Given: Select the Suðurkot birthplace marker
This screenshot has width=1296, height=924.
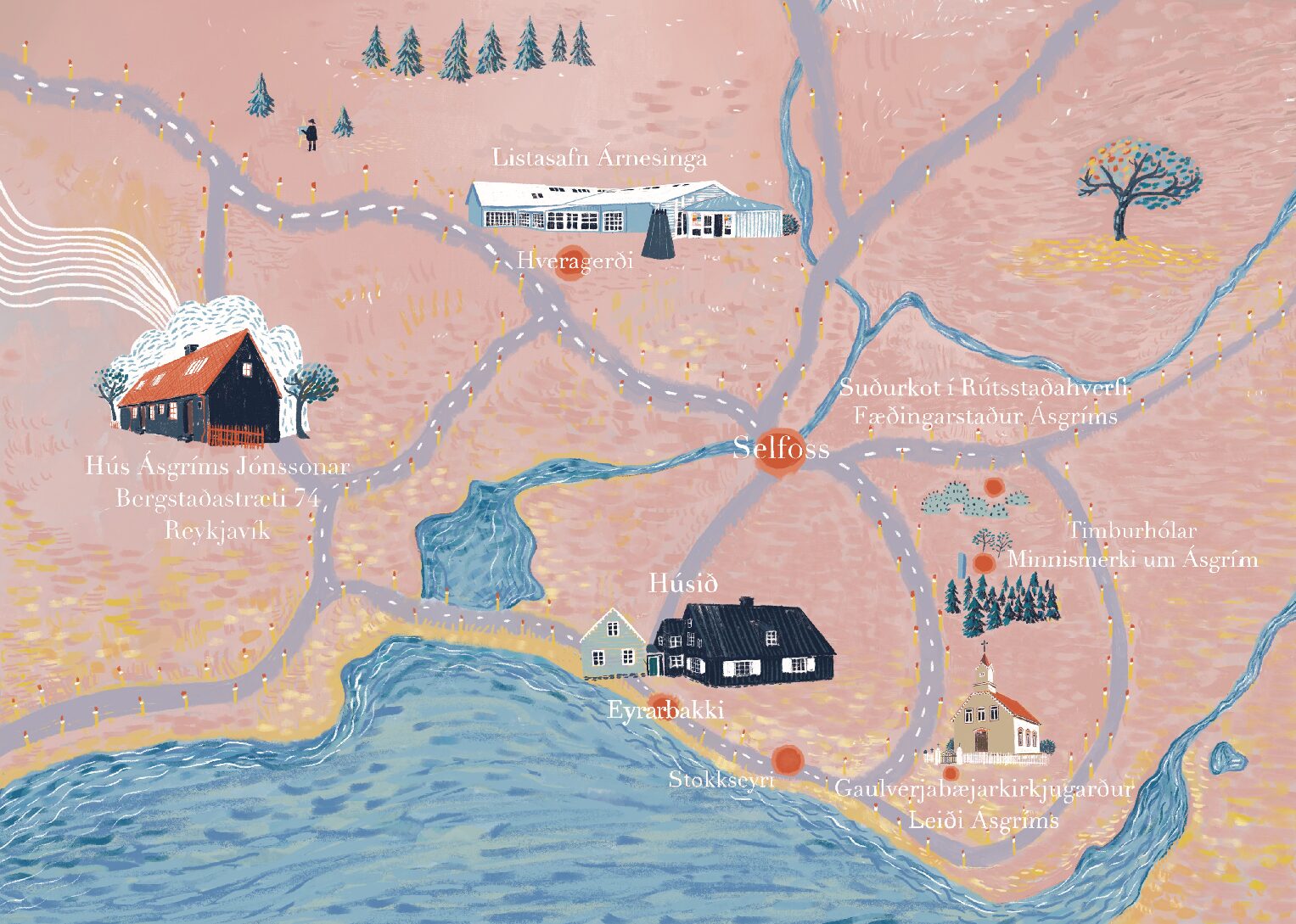Looking at the screenshot, I should 994,487.
